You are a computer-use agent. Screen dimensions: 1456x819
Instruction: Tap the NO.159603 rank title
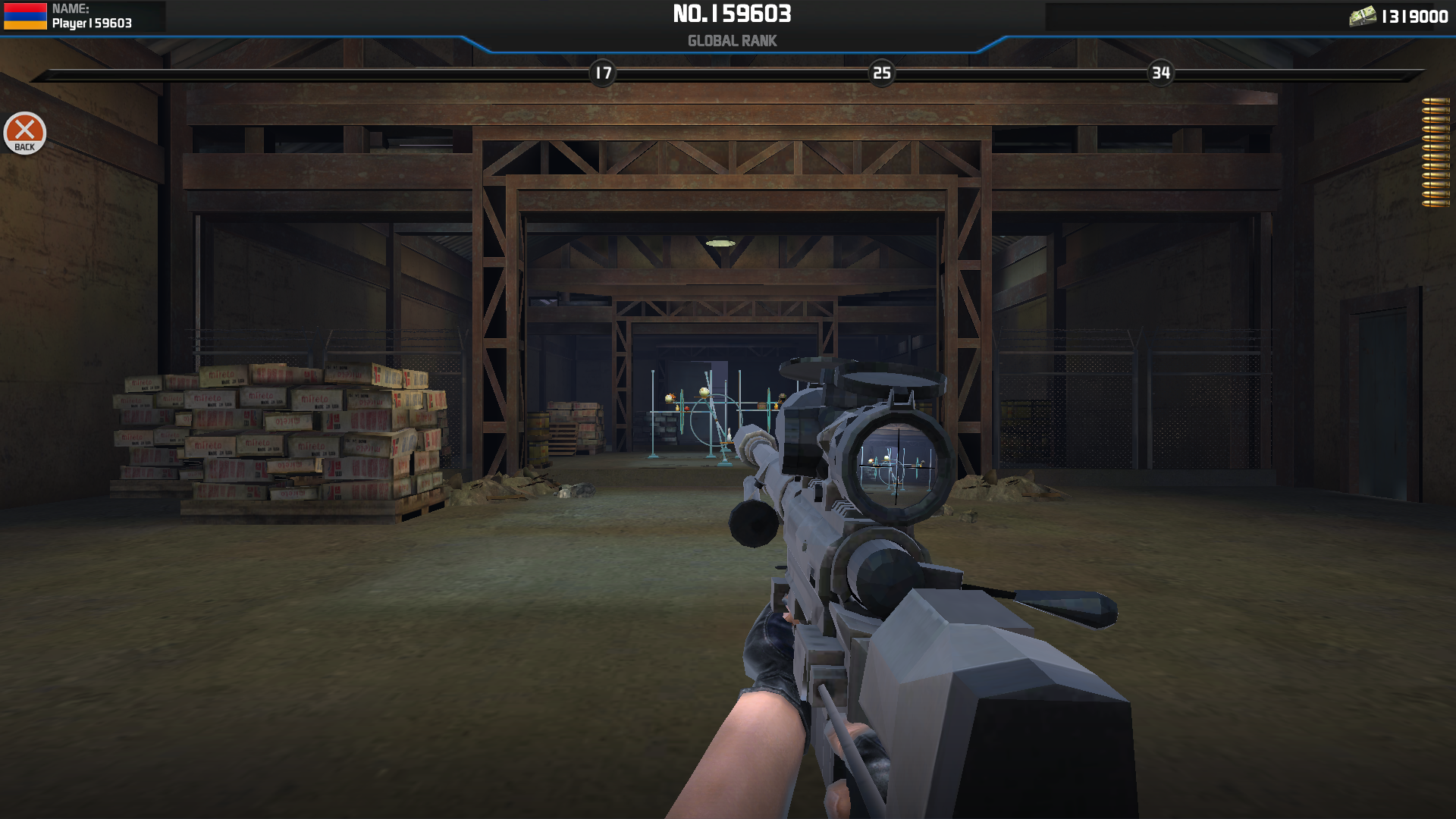point(730,14)
